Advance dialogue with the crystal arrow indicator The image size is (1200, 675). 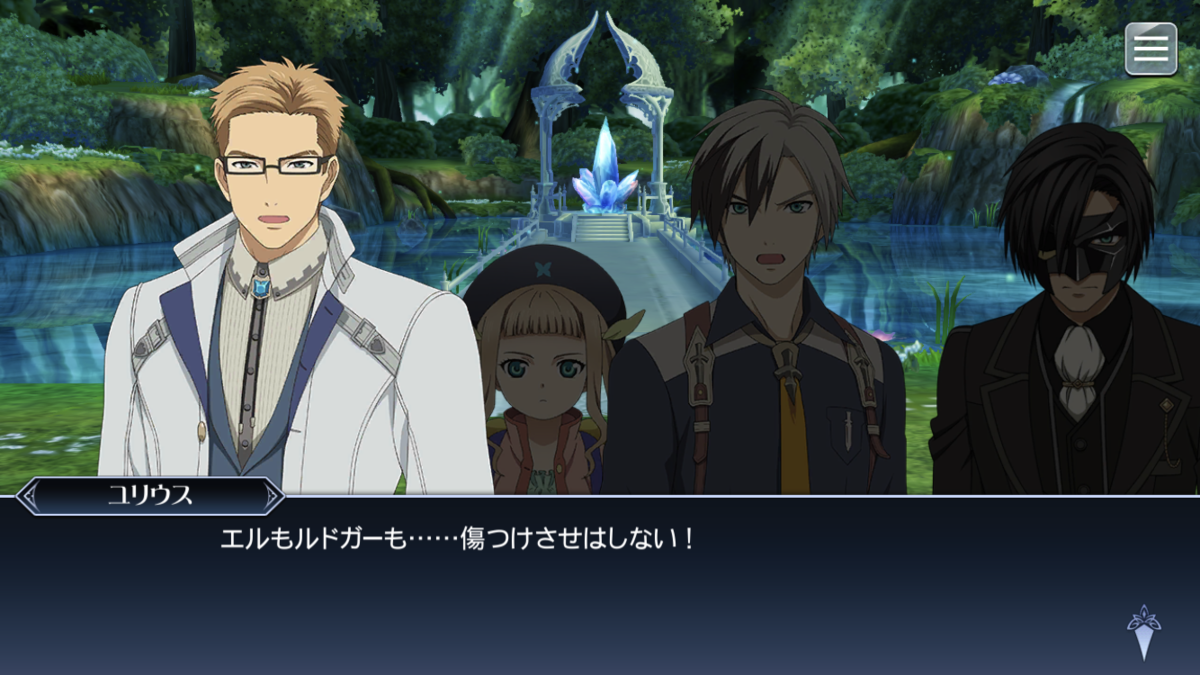pos(1143,632)
